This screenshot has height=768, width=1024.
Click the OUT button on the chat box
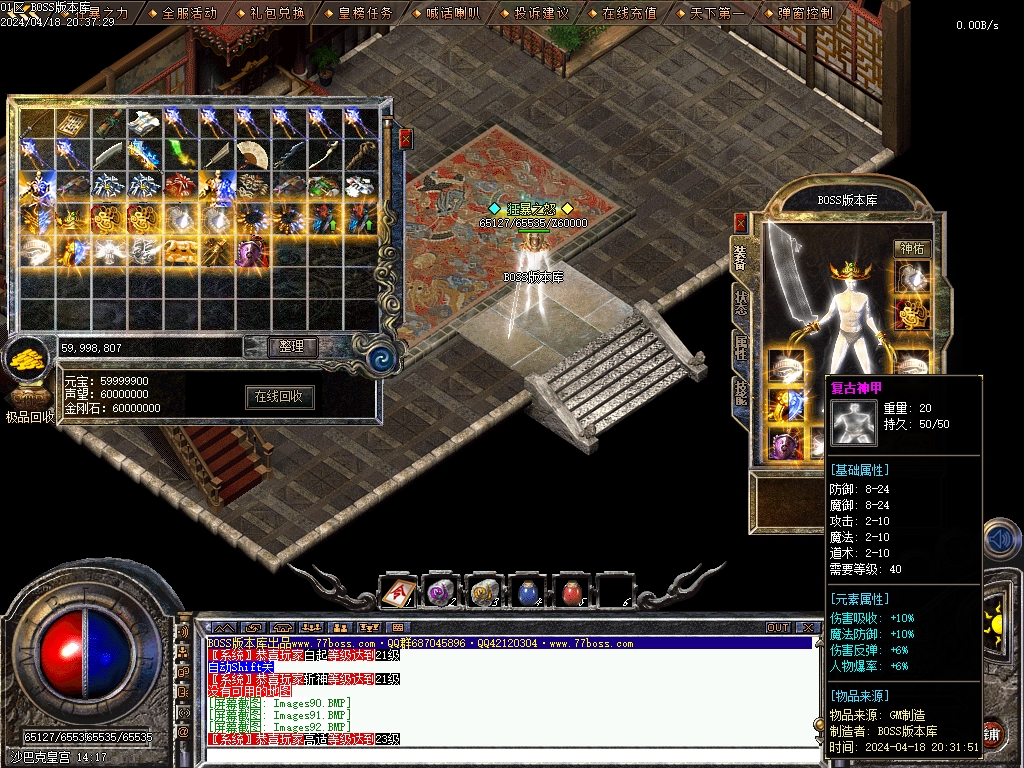pos(778,628)
